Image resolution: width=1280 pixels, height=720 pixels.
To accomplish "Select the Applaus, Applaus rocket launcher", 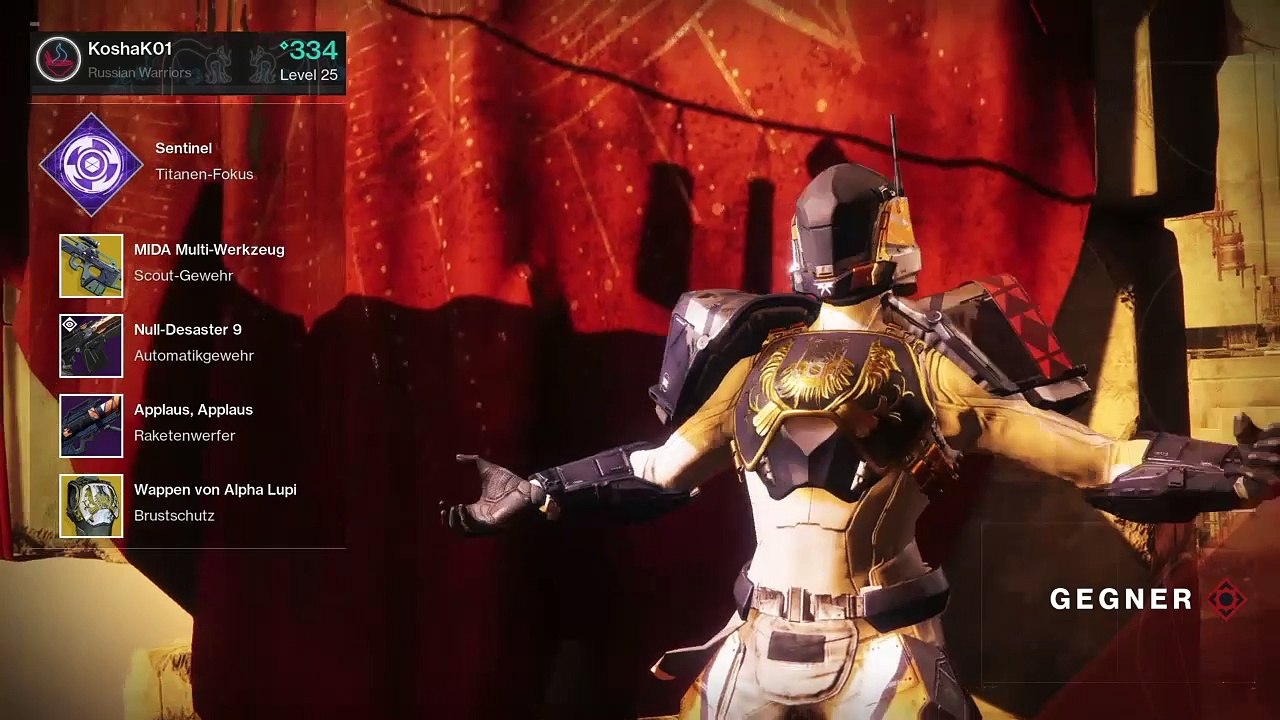I will (91, 426).
